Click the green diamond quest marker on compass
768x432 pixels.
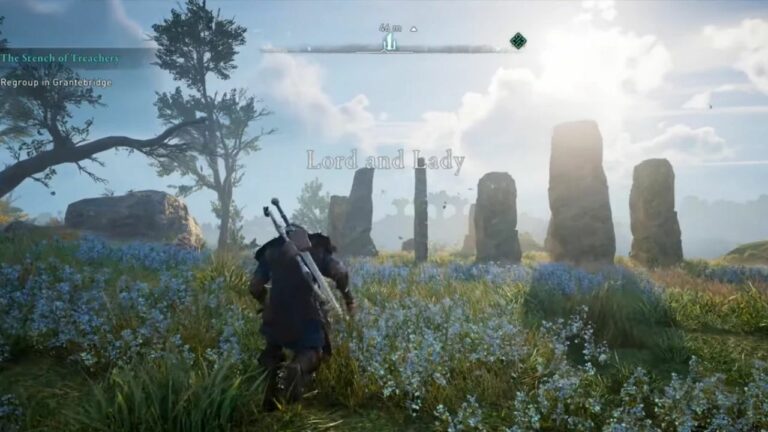click(518, 41)
